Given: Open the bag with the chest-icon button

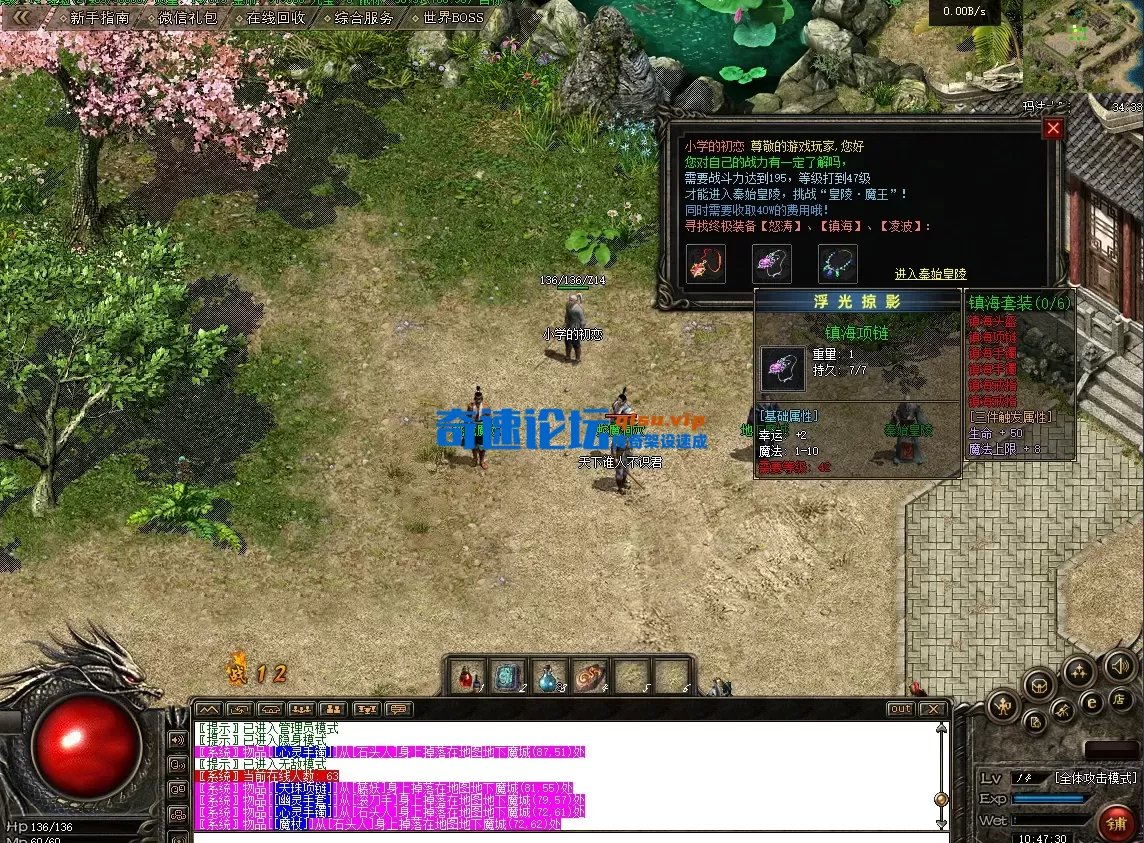Looking at the screenshot, I should click(x=1040, y=686).
